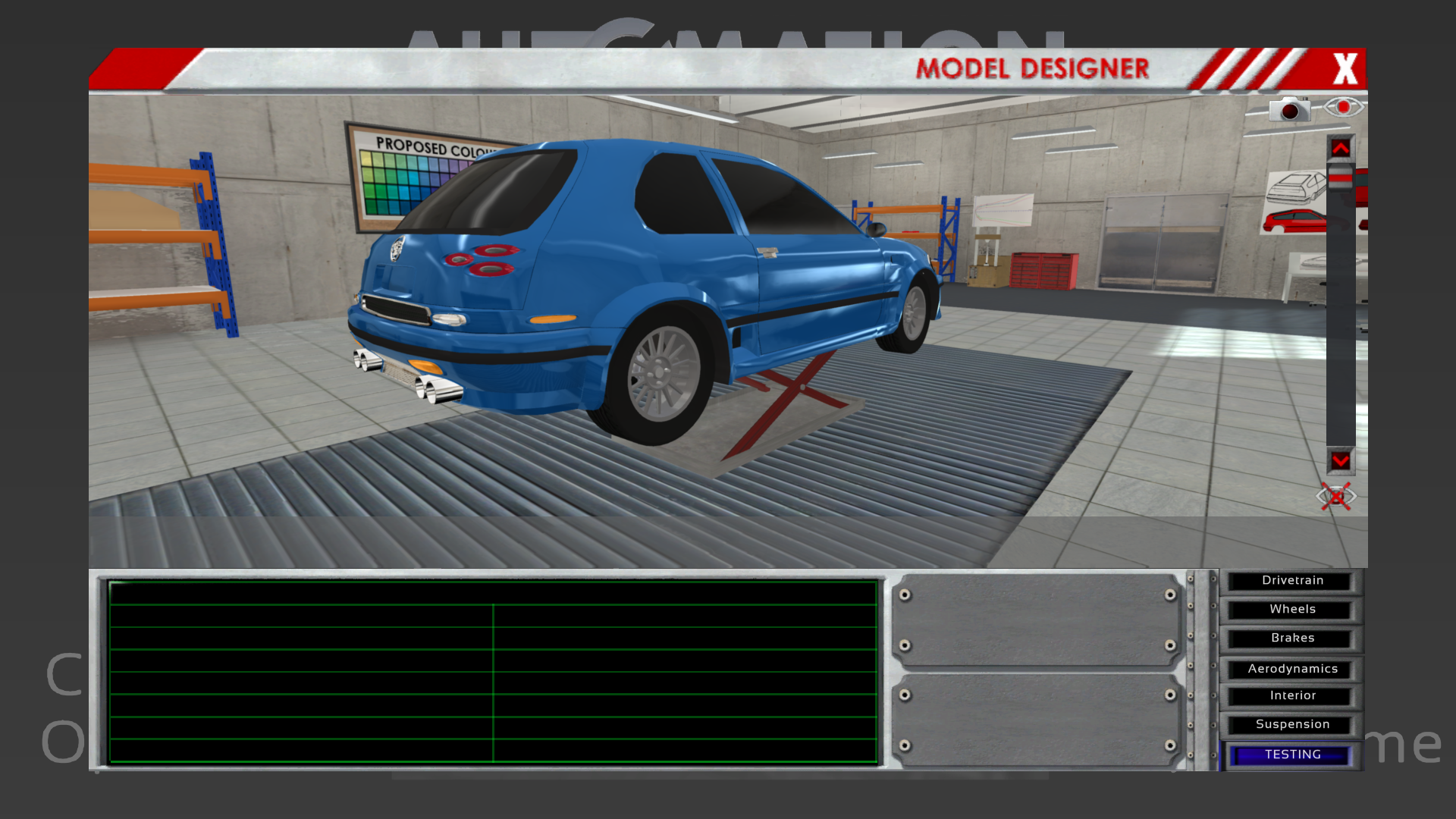Toggle the red eye view icon
Image resolution: width=1456 pixels, height=819 pixels.
coord(1343,107)
